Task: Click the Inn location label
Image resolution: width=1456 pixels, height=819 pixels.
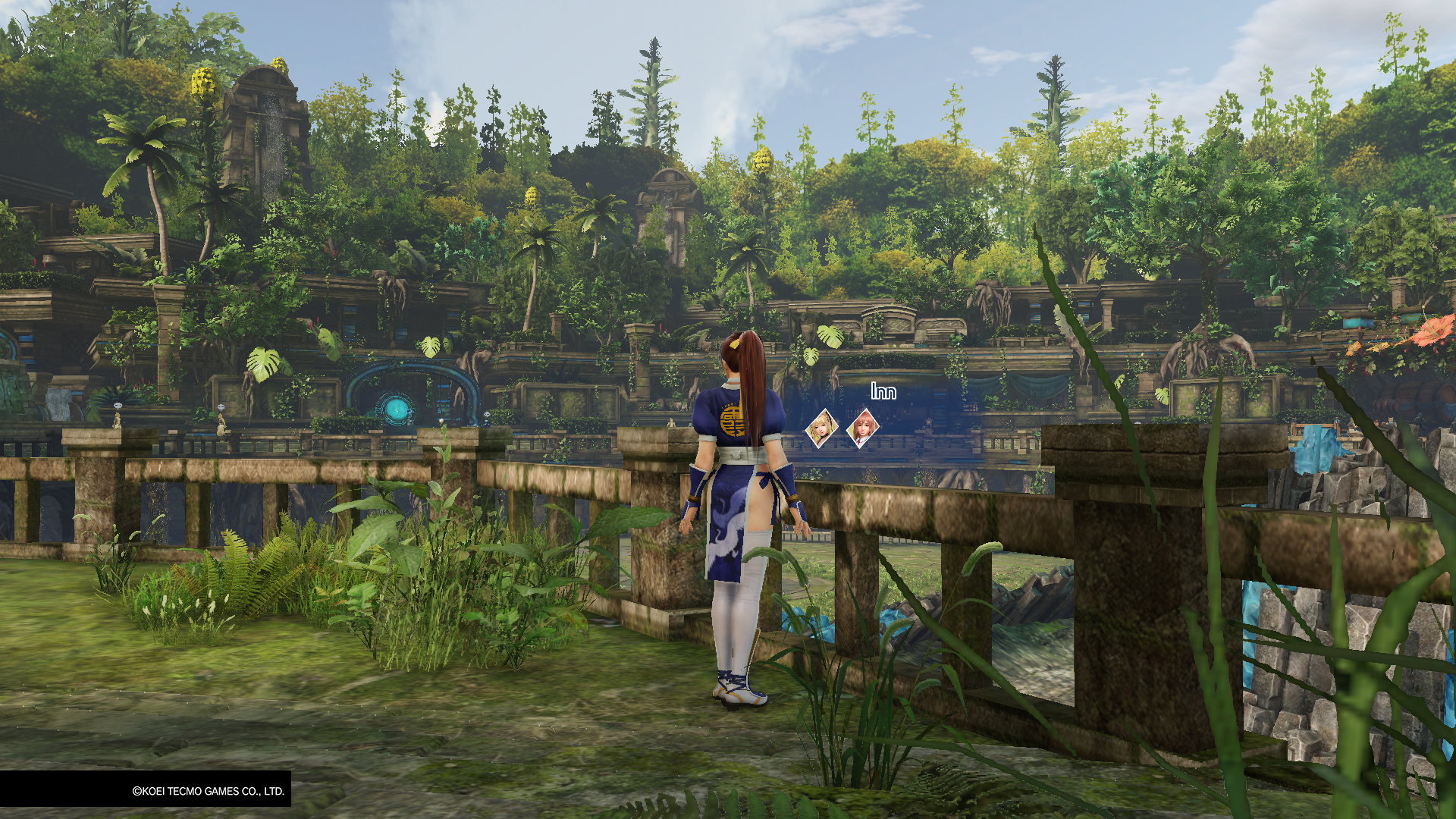Action: (x=883, y=391)
